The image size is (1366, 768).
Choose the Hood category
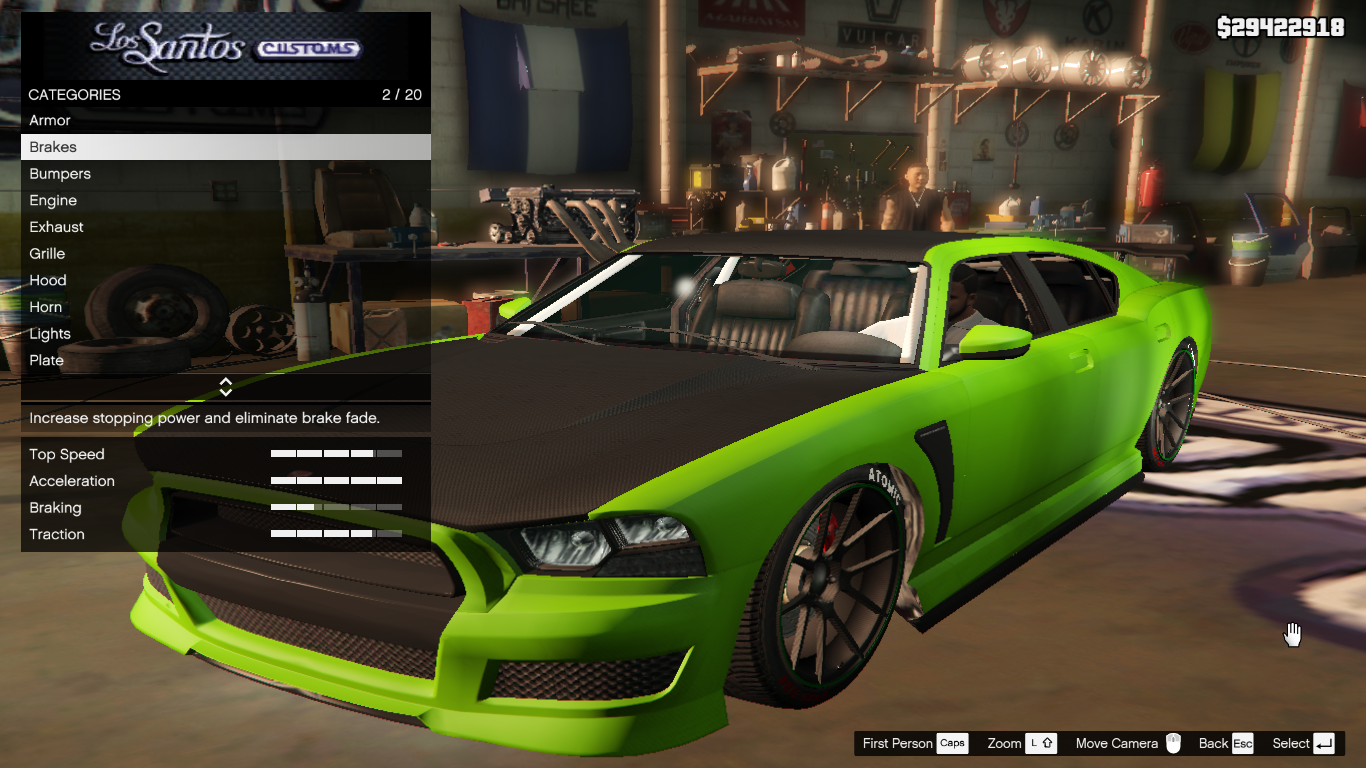[48, 280]
